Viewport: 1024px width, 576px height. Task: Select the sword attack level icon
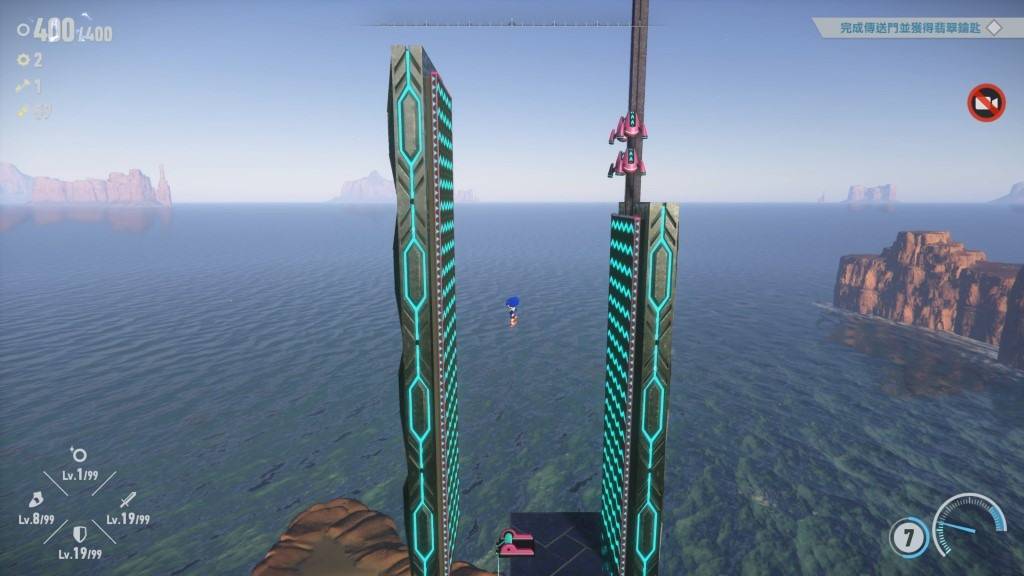click(128, 499)
